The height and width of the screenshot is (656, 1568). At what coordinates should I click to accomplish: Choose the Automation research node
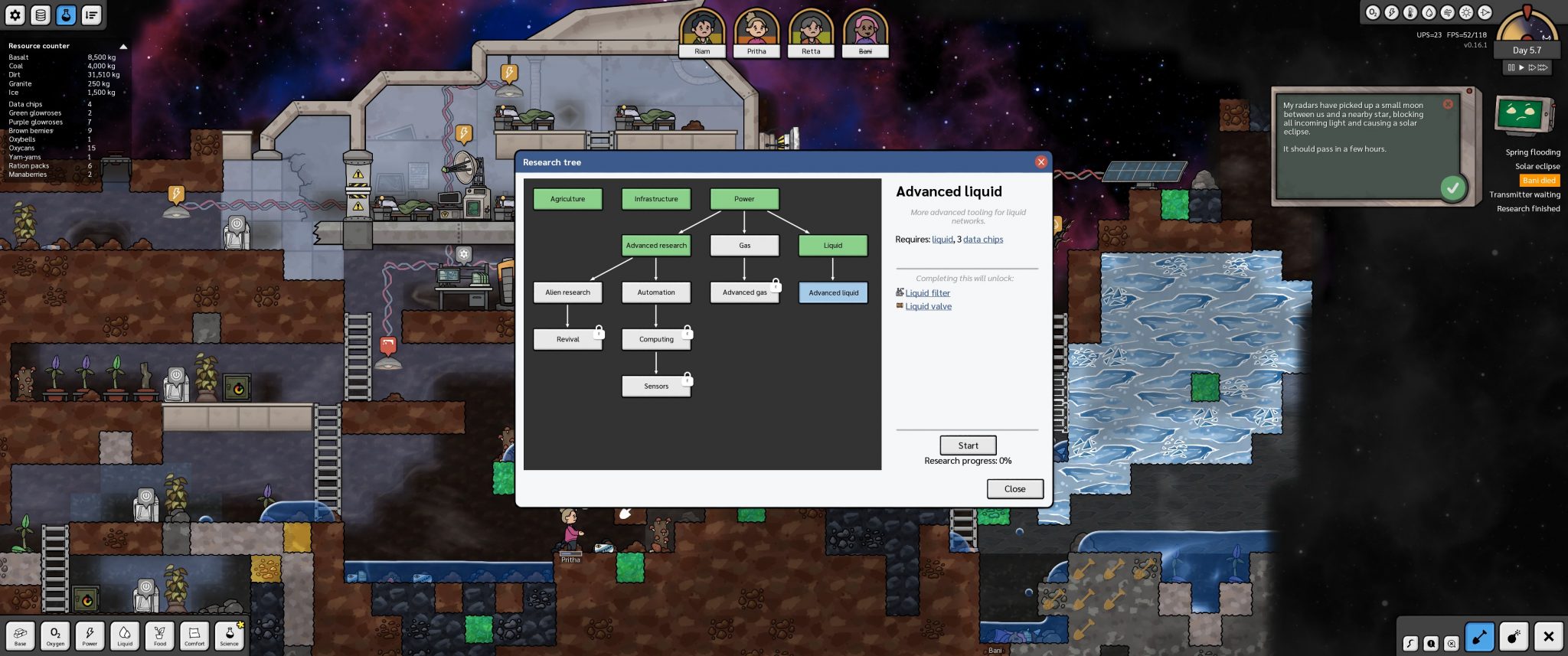pyautogui.click(x=656, y=292)
